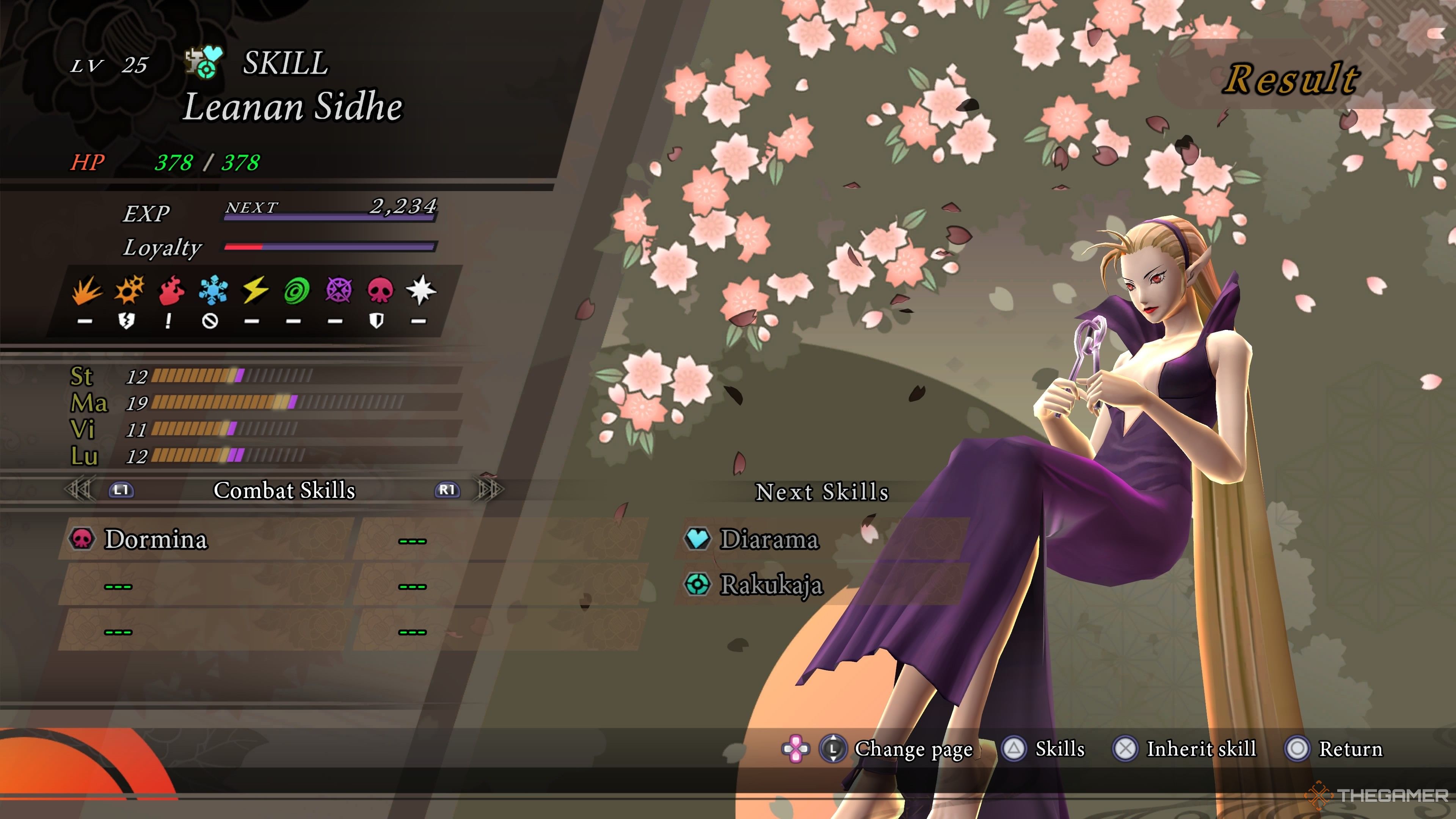This screenshot has width=1456, height=819.
Task: Activate the Change page option
Action: 913,749
